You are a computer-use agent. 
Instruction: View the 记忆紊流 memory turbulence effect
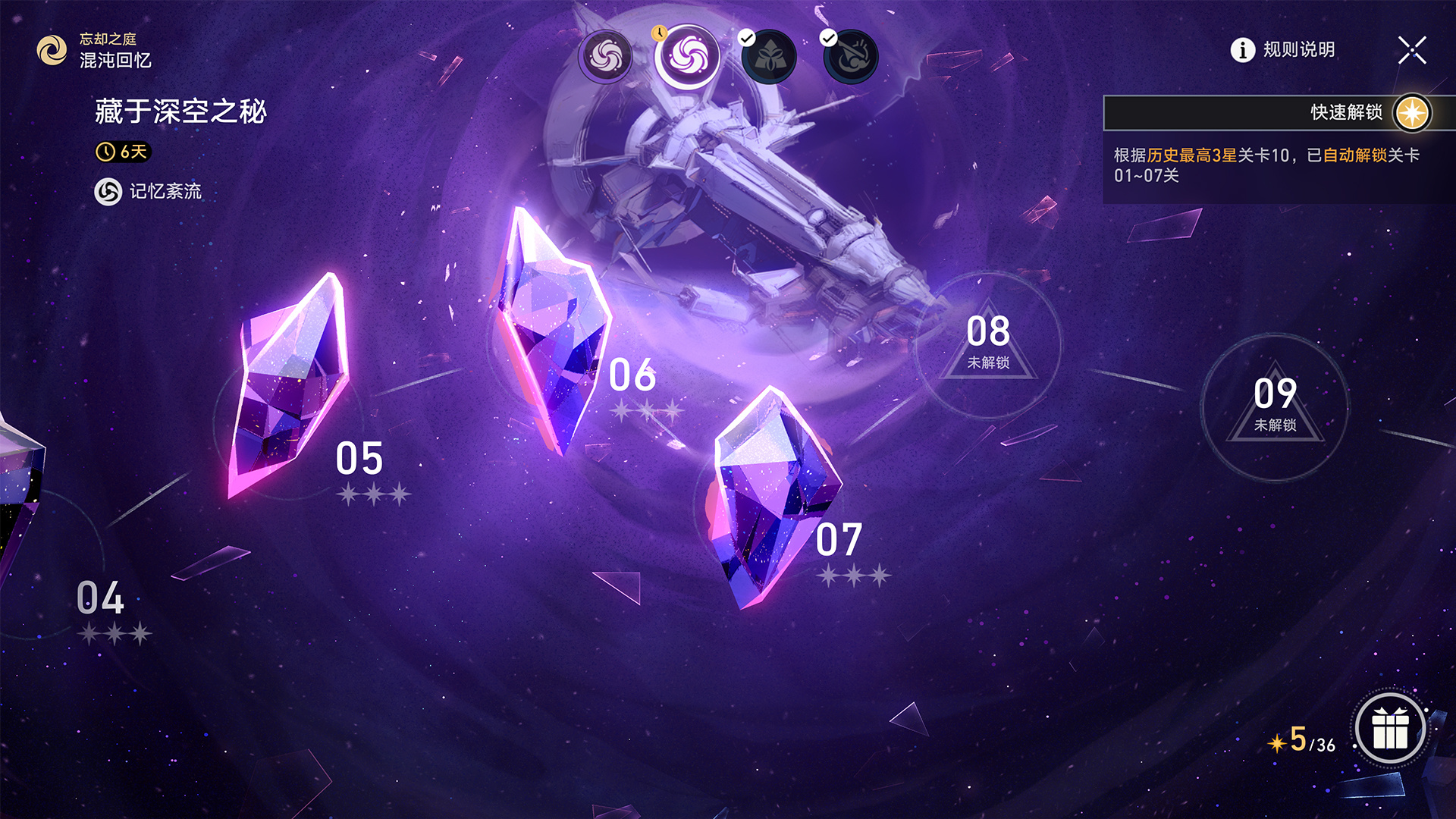(149, 191)
